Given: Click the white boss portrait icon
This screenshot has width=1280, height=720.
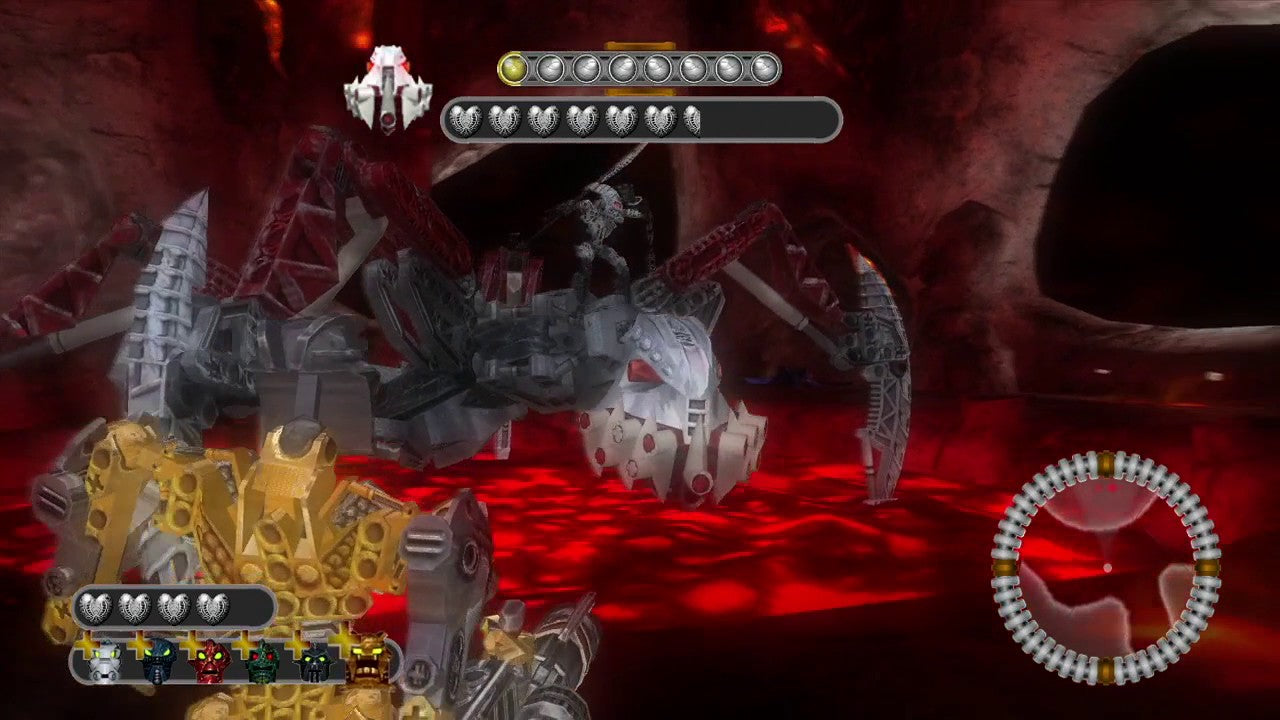Looking at the screenshot, I should tap(387, 91).
